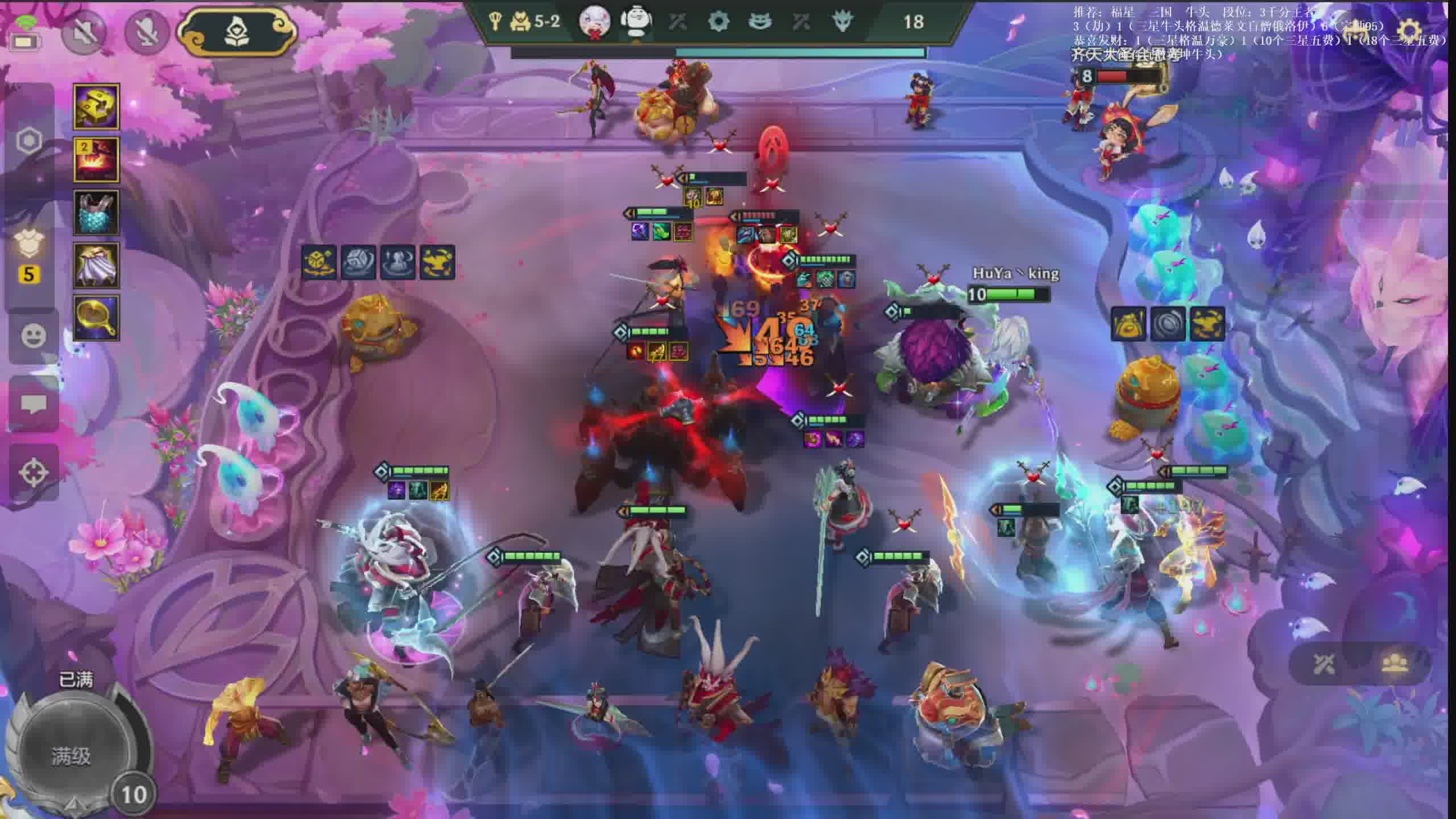Pick the Negatron Cloak item
This screenshot has width=1456, height=819.
(x=96, y=265)
